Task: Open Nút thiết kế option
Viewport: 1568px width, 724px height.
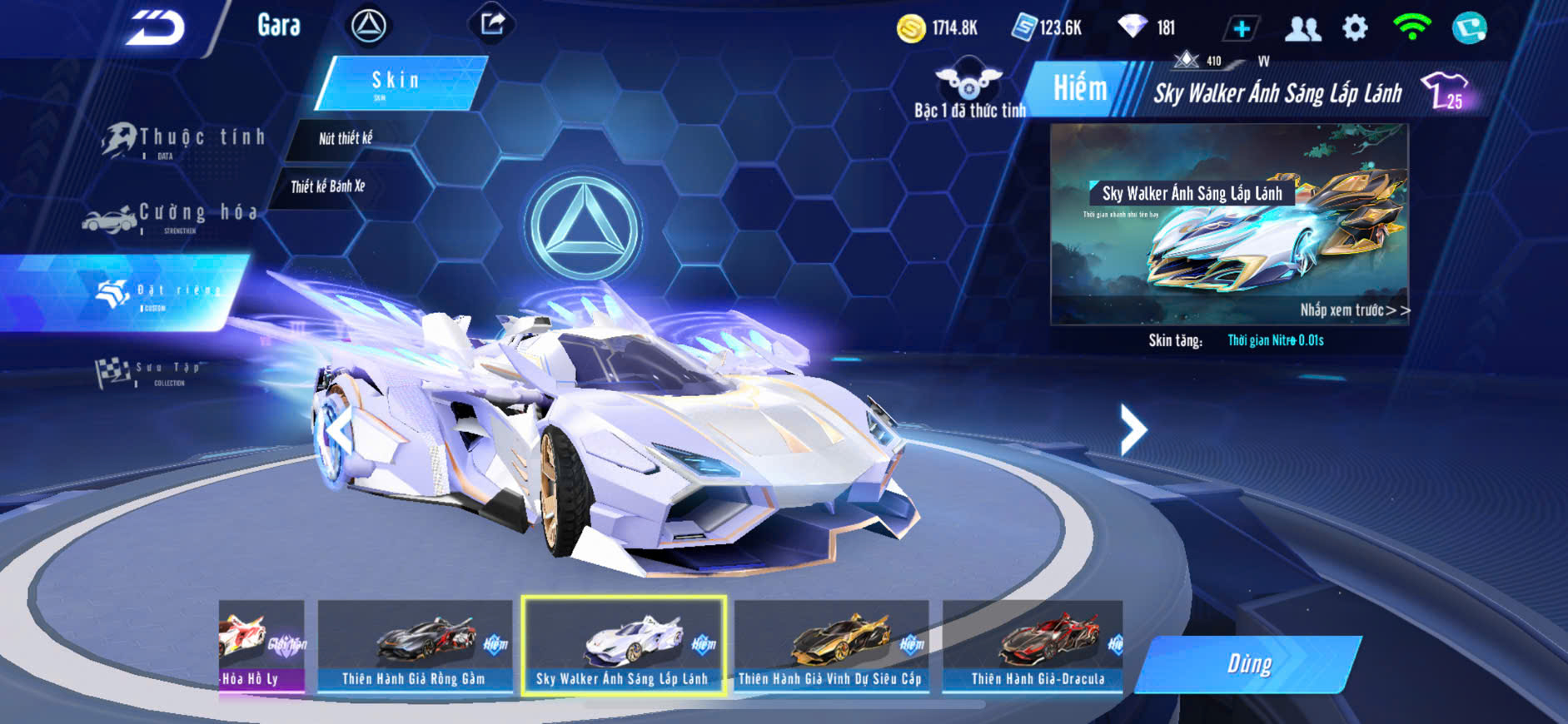Action: [346, 138]
